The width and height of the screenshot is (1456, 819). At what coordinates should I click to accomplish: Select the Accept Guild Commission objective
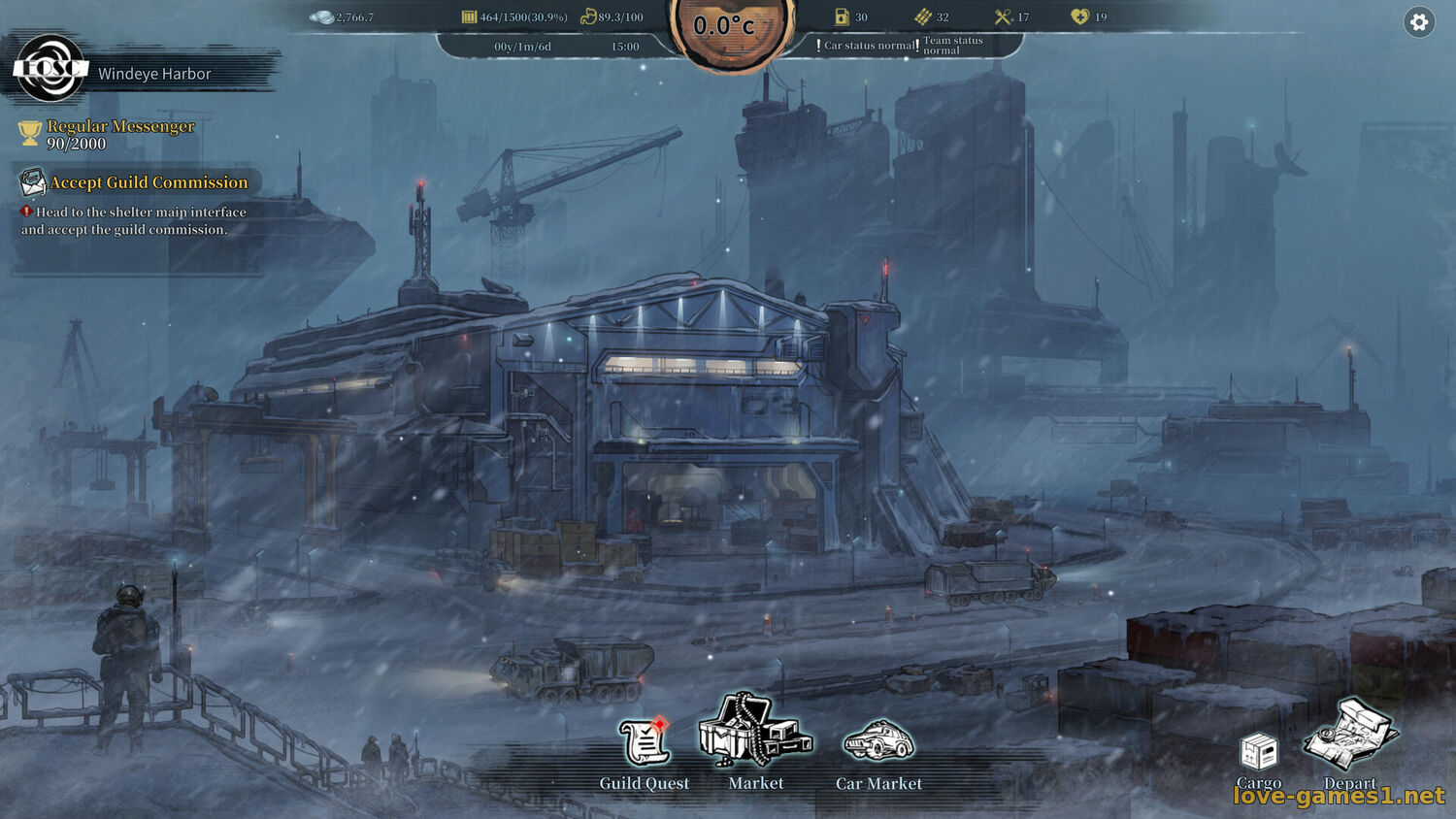tap(149, 182)
